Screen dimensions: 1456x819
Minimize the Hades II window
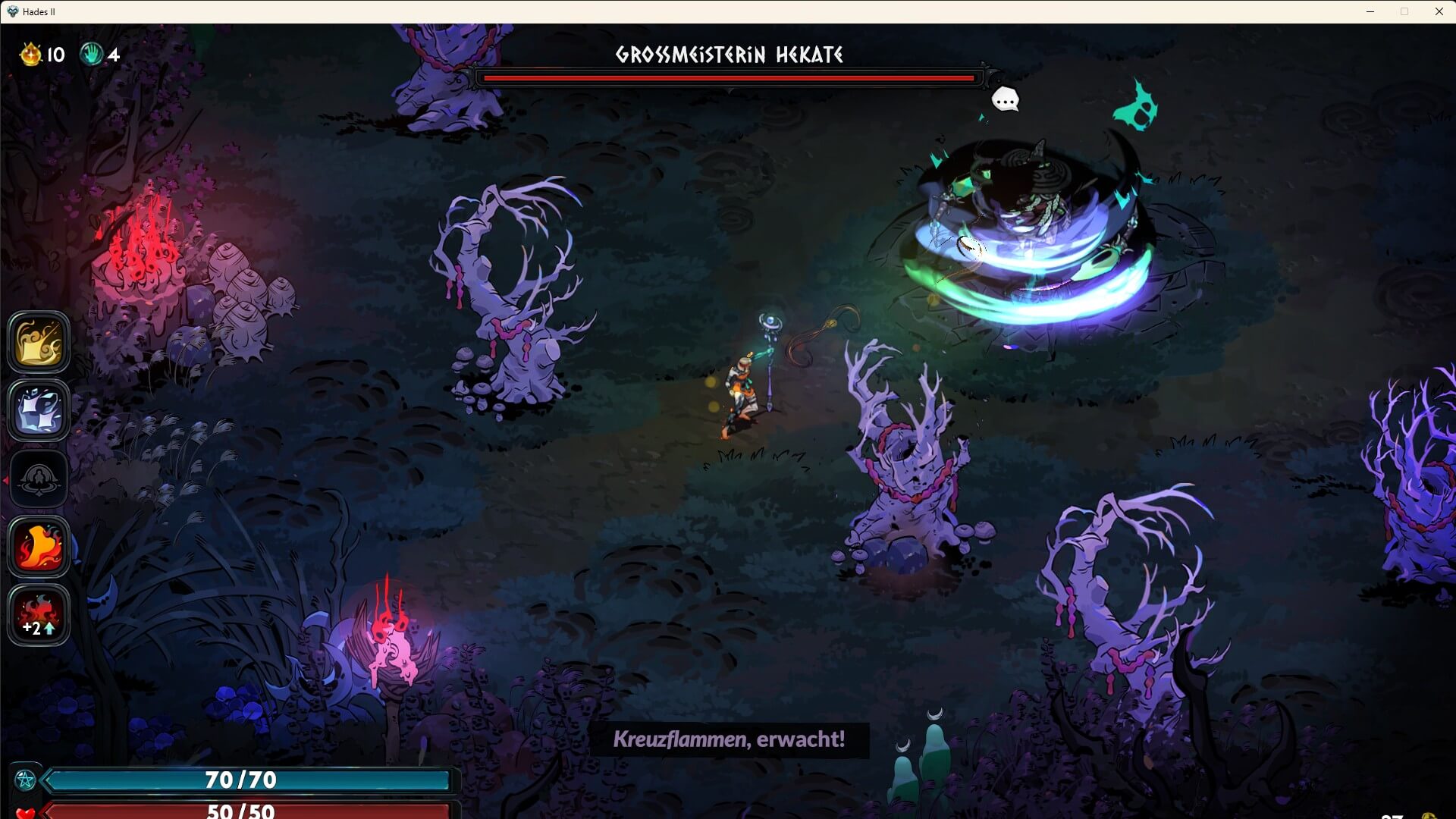pos(1370,11)
